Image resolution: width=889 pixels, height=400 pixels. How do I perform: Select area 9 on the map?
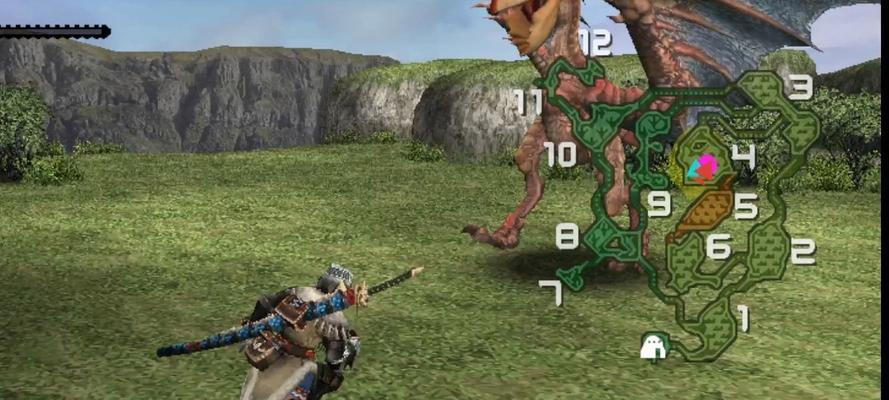(658, 204)
